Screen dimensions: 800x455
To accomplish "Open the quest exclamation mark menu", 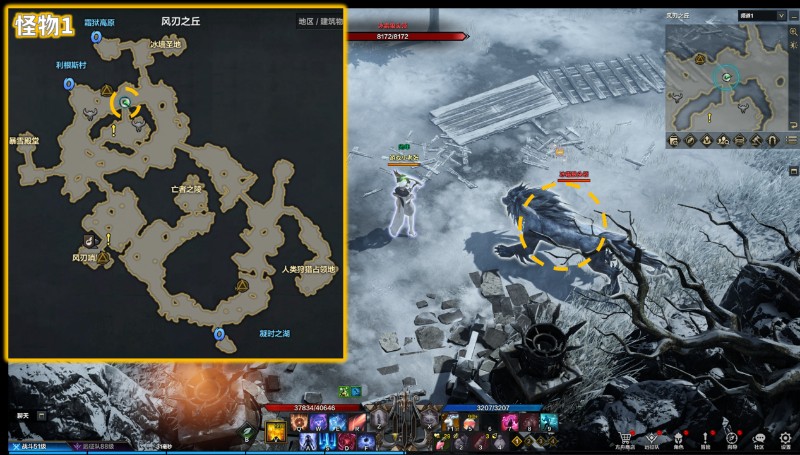I will click(706, 437).
